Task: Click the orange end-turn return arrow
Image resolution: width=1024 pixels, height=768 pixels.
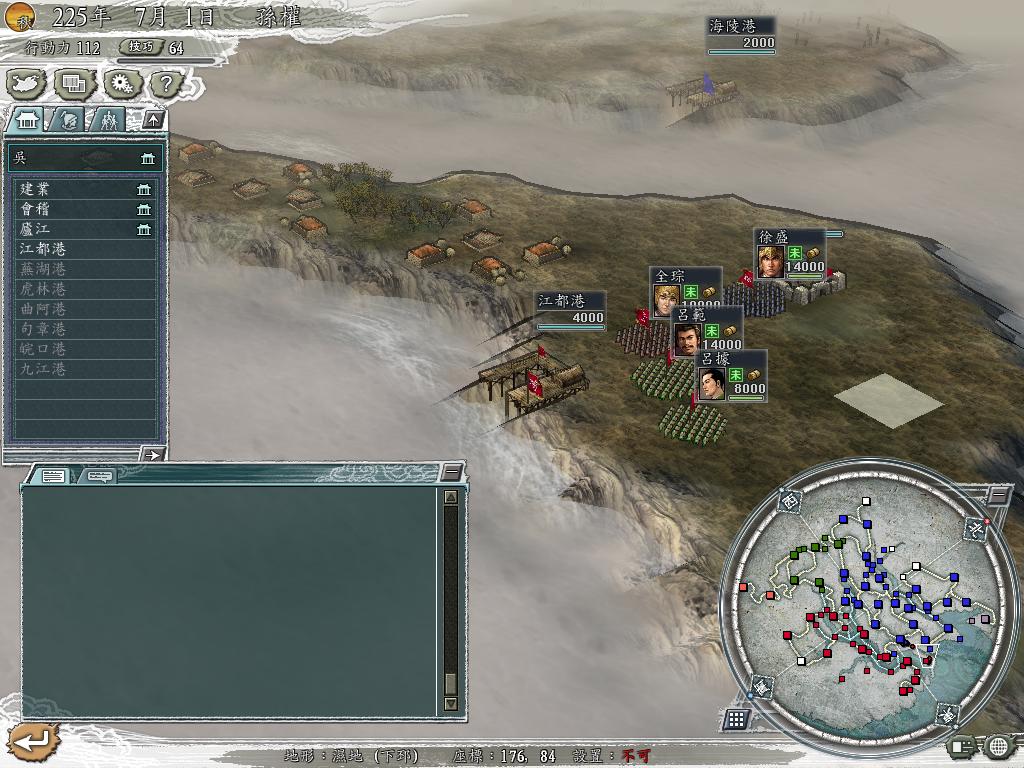Action: pyautogui.click(x=32, y=741)
